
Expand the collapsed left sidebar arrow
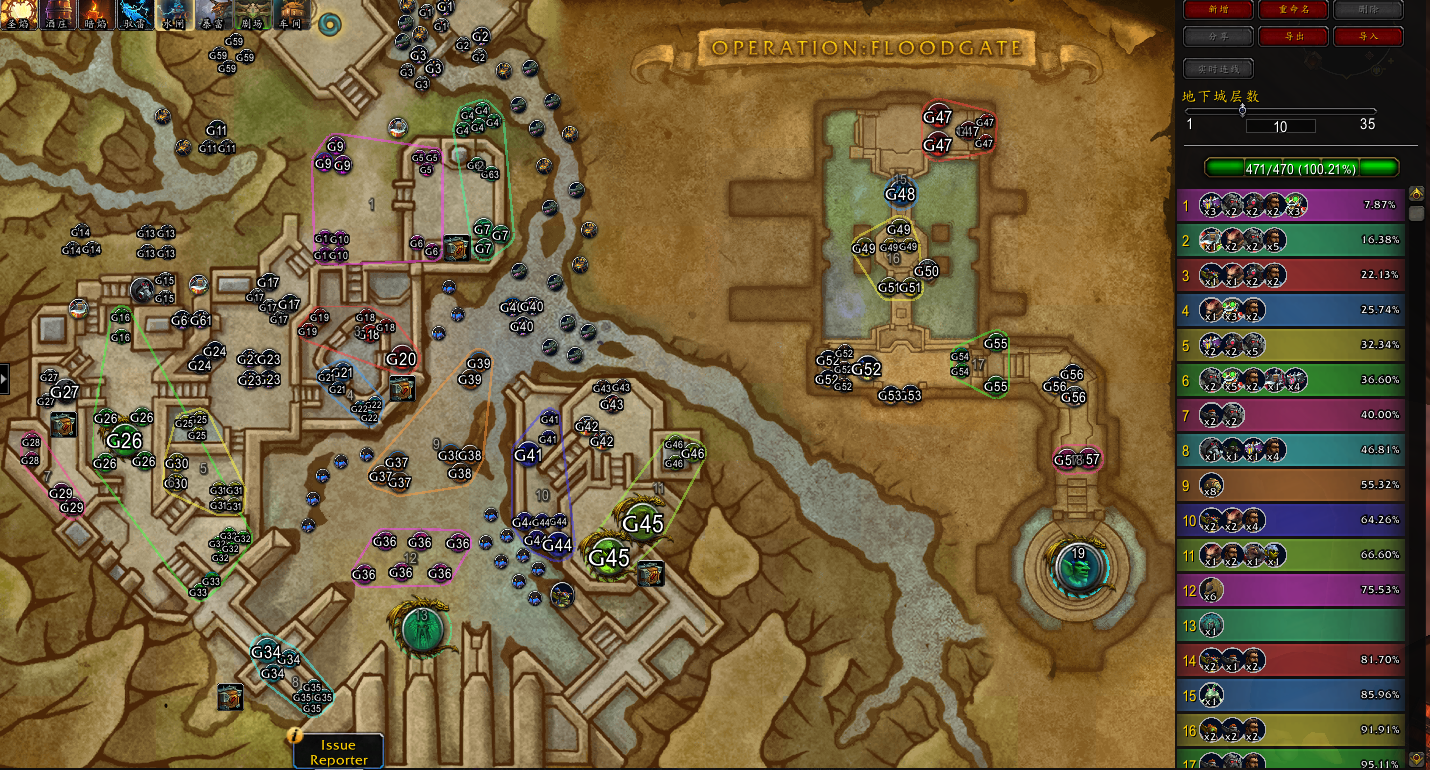[4, 378]
